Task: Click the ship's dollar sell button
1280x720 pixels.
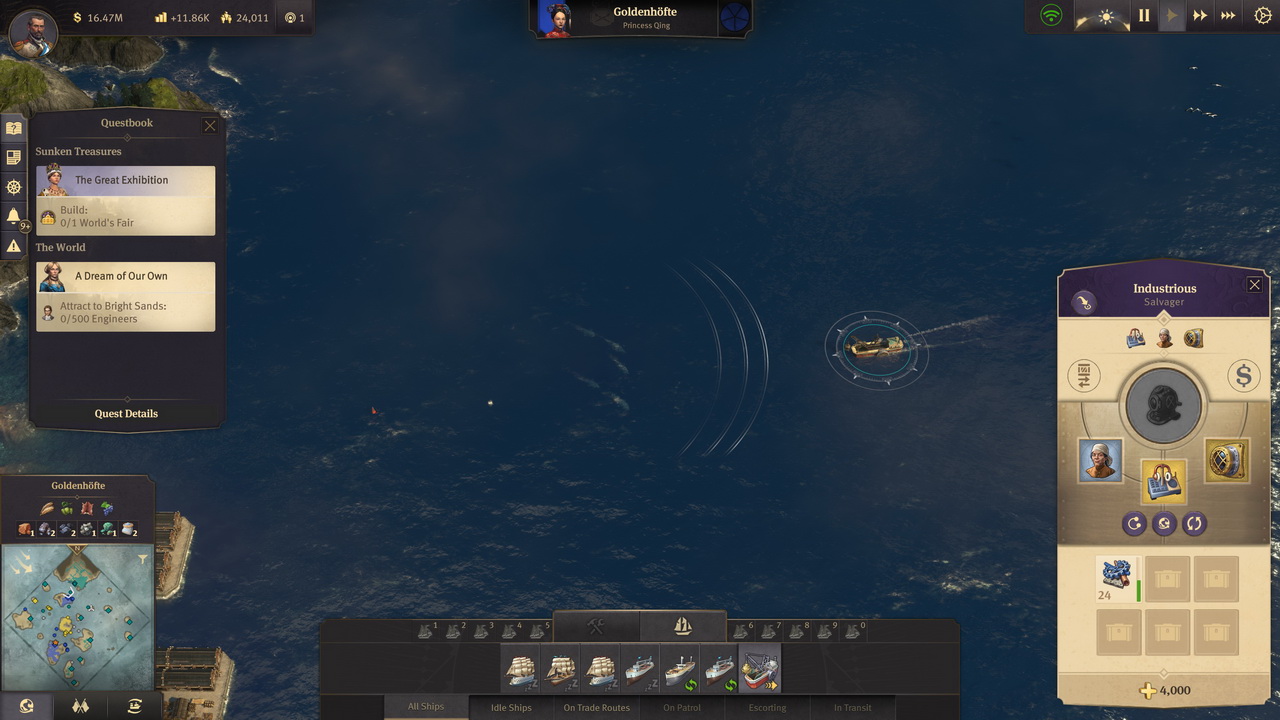Action: click(1244, 376)
